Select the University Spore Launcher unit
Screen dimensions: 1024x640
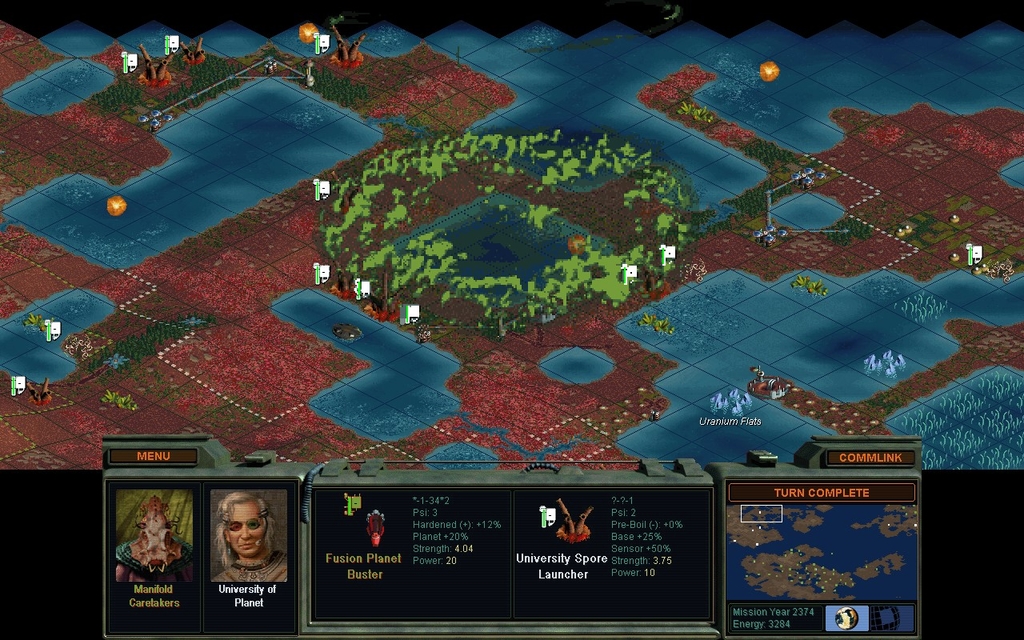574,523
